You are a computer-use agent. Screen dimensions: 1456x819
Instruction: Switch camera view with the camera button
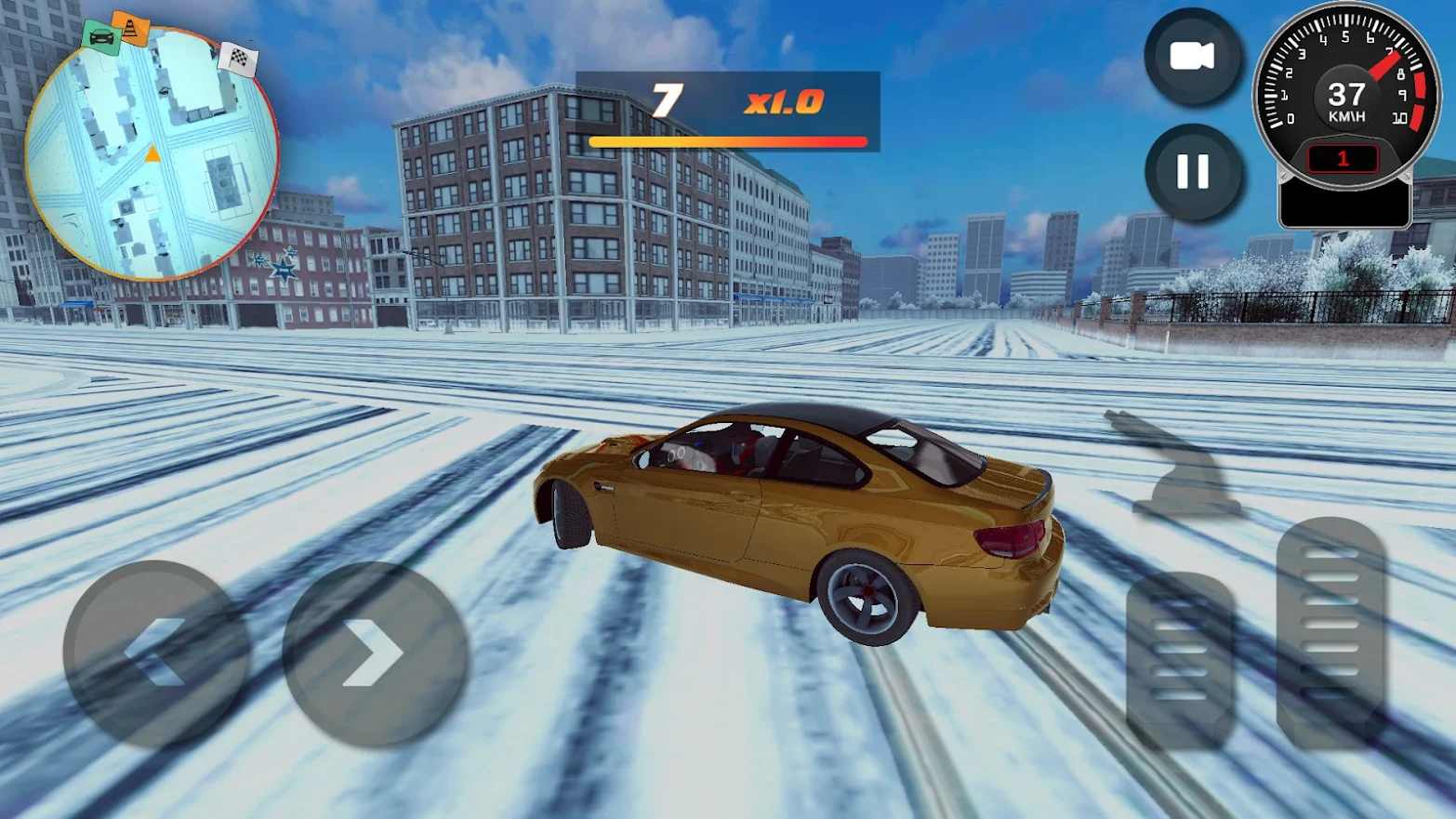1192,58
